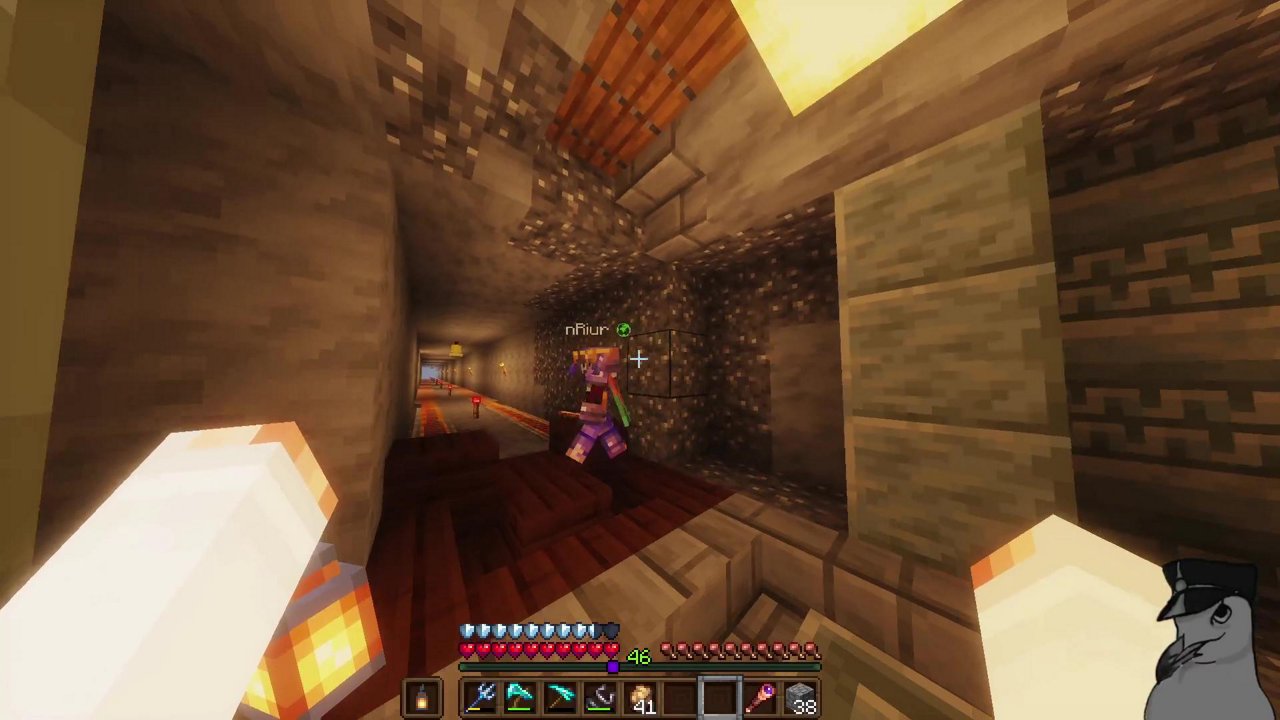Click the experience level number 46
This screenshot has height=720, width=1280.
click(x=638, y=657)
